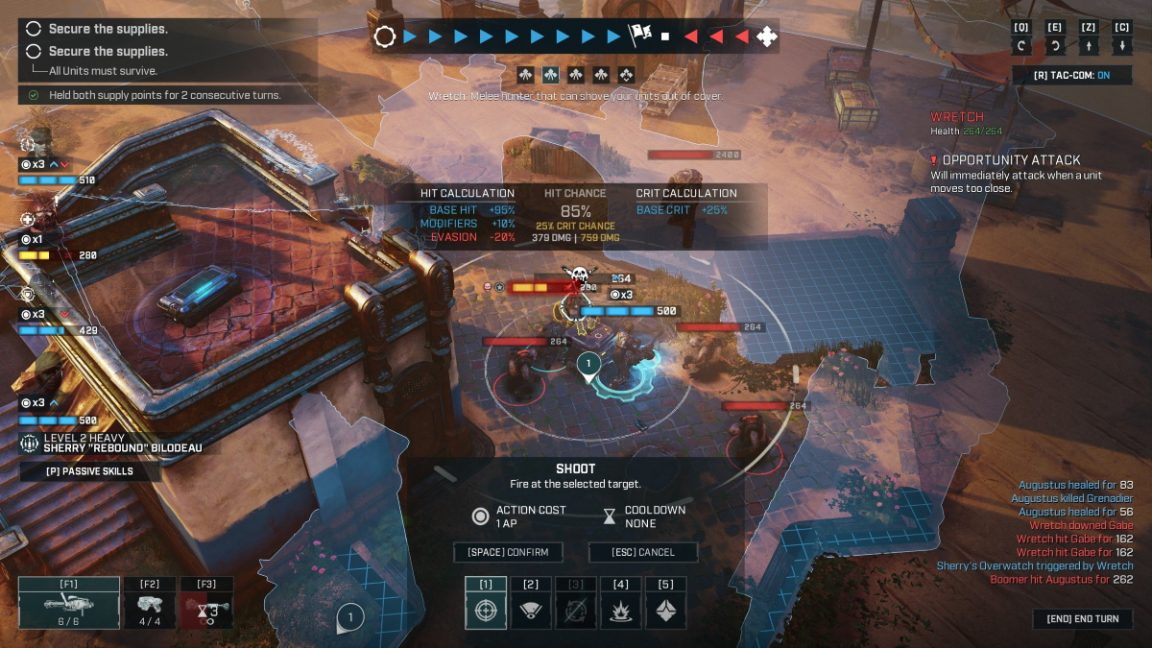Select the grenade slot on cooldown
Image resolution: width=1152 pixels, height=648 pixels.
pos(207,604)
